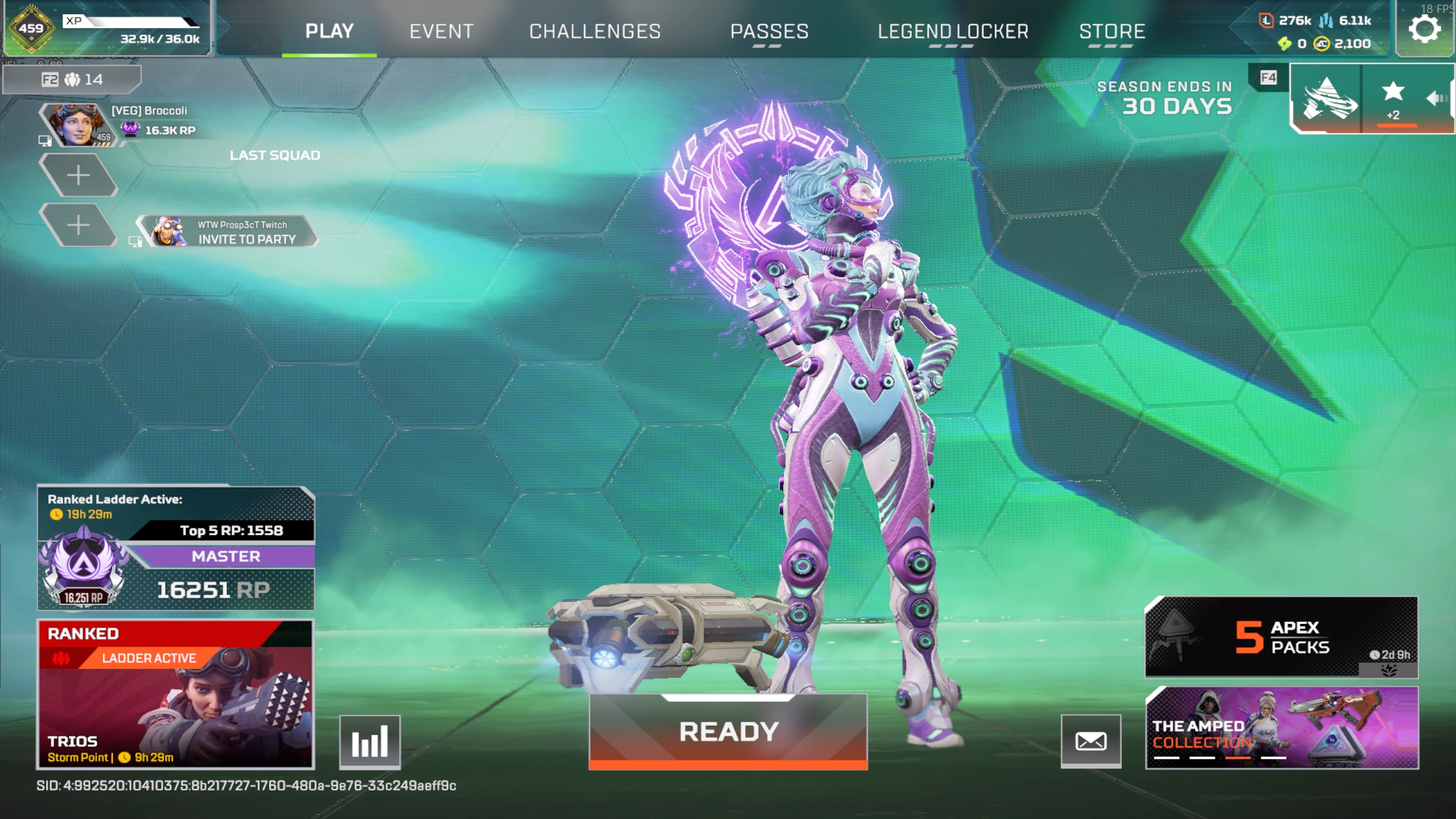Click the READY button
Screen dimensions: 1456x819
(728, 731)
